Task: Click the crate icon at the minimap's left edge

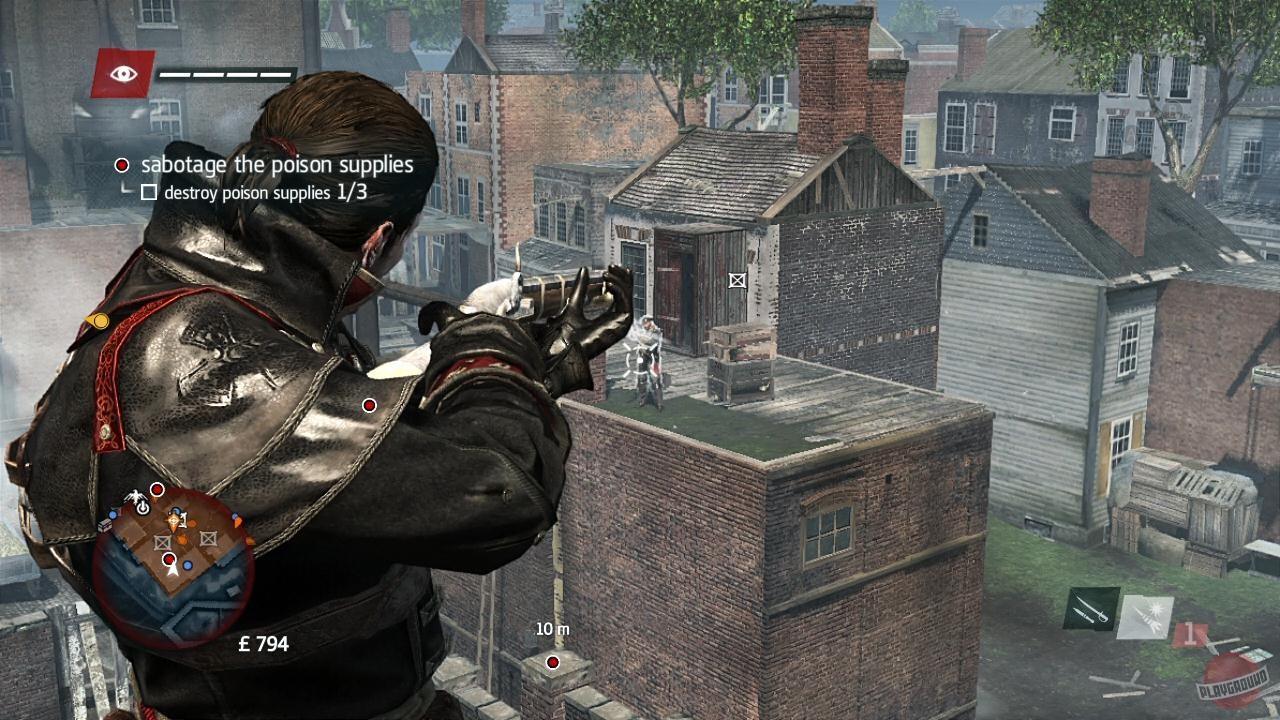Action: click(x=105, y=526)
